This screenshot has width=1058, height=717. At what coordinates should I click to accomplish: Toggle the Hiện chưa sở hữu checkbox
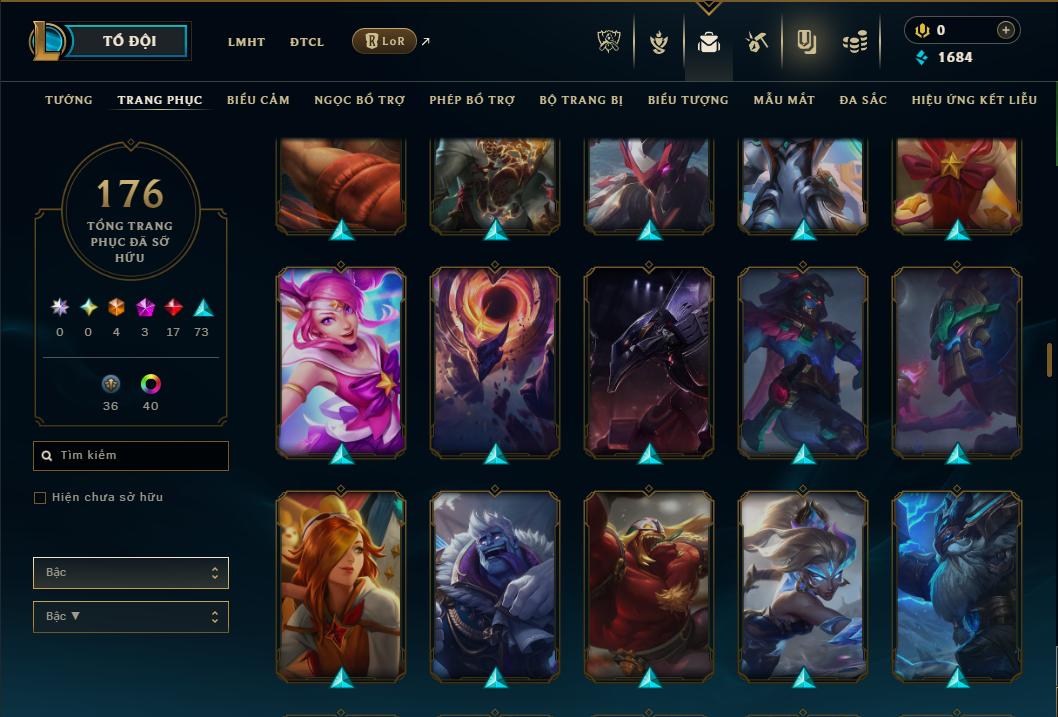40,498
